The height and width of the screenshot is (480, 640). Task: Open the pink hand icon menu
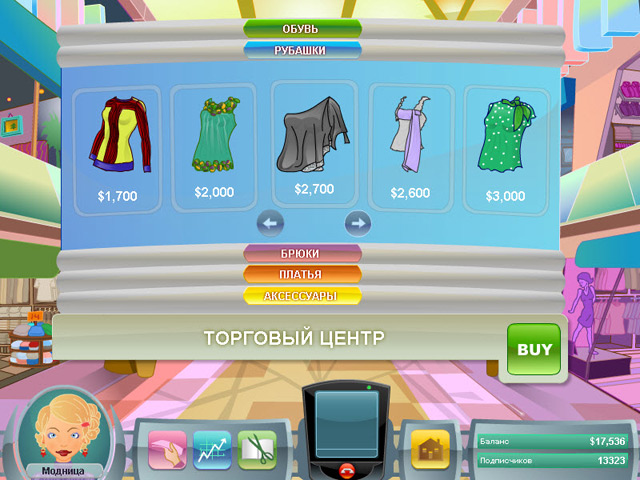pos(167,449)
